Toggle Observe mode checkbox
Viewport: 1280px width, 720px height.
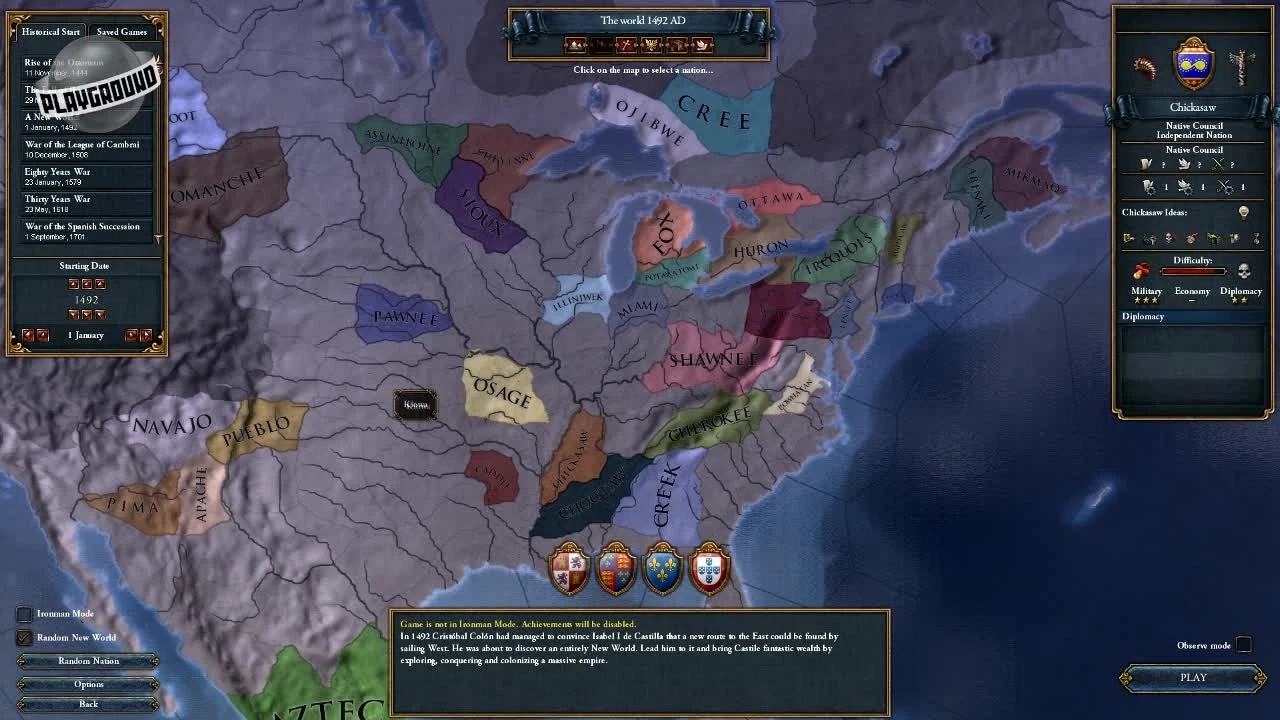click(x=1244, y=645)
